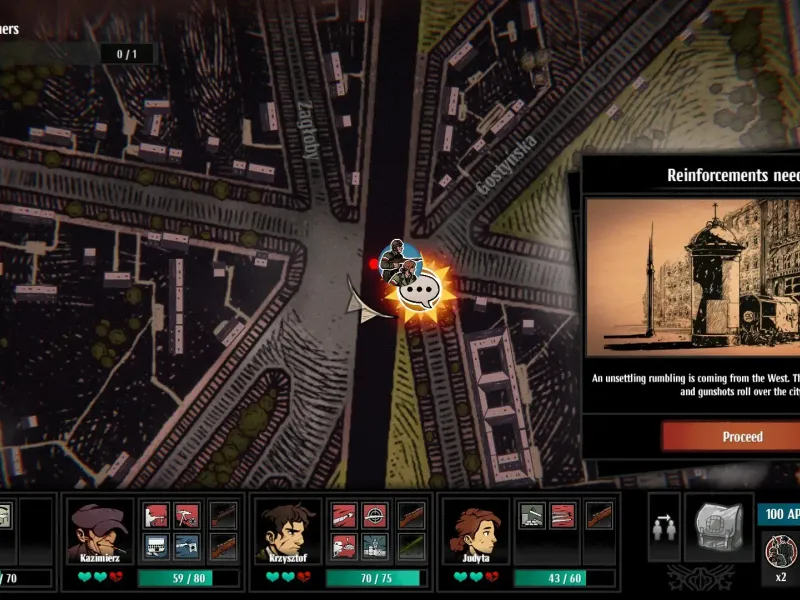Click the Proceed button in the event popup
Viewport: 800px width, 600px height.
(741, 437)
